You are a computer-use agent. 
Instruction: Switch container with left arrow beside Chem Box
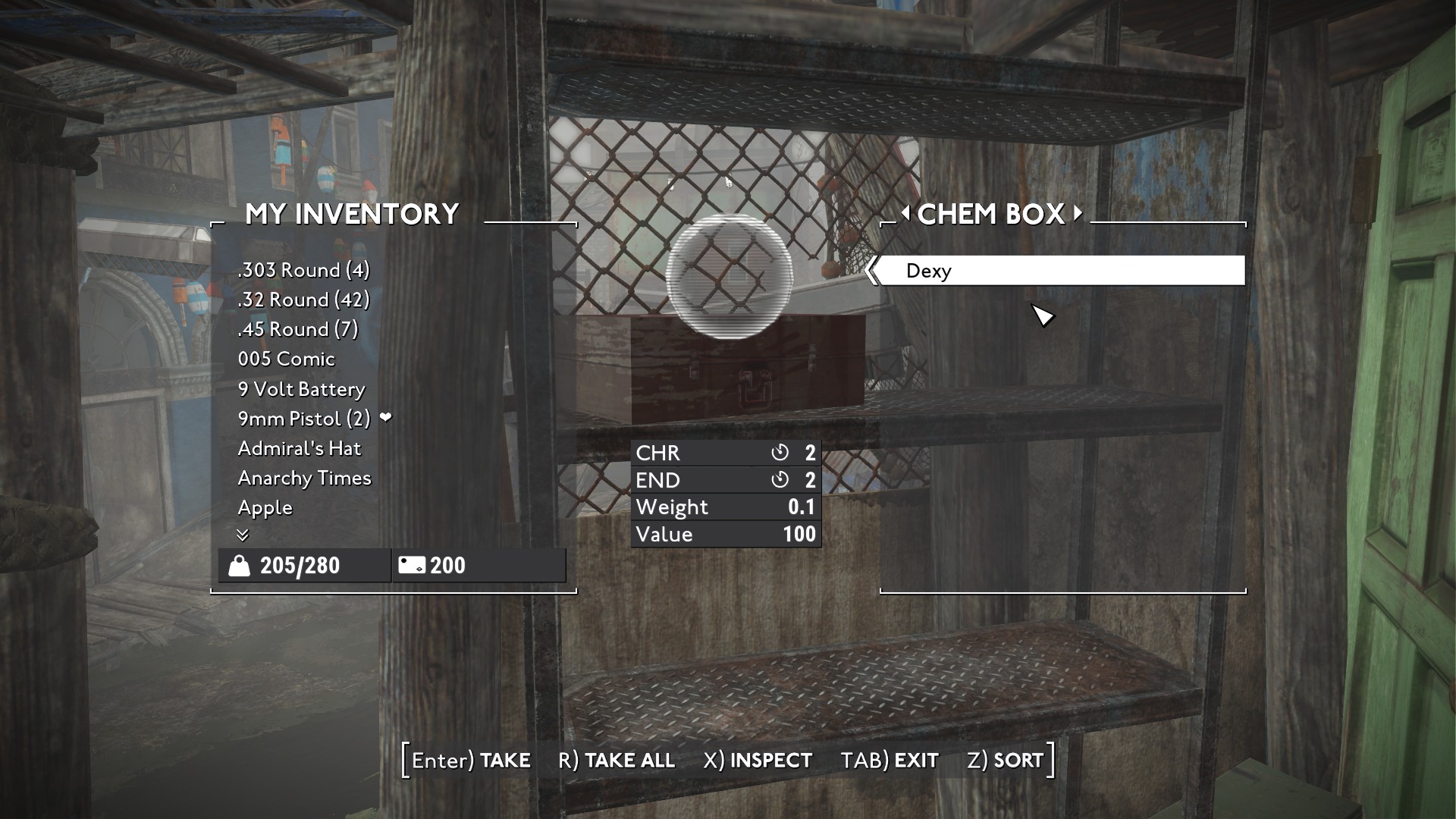point(905,214)
